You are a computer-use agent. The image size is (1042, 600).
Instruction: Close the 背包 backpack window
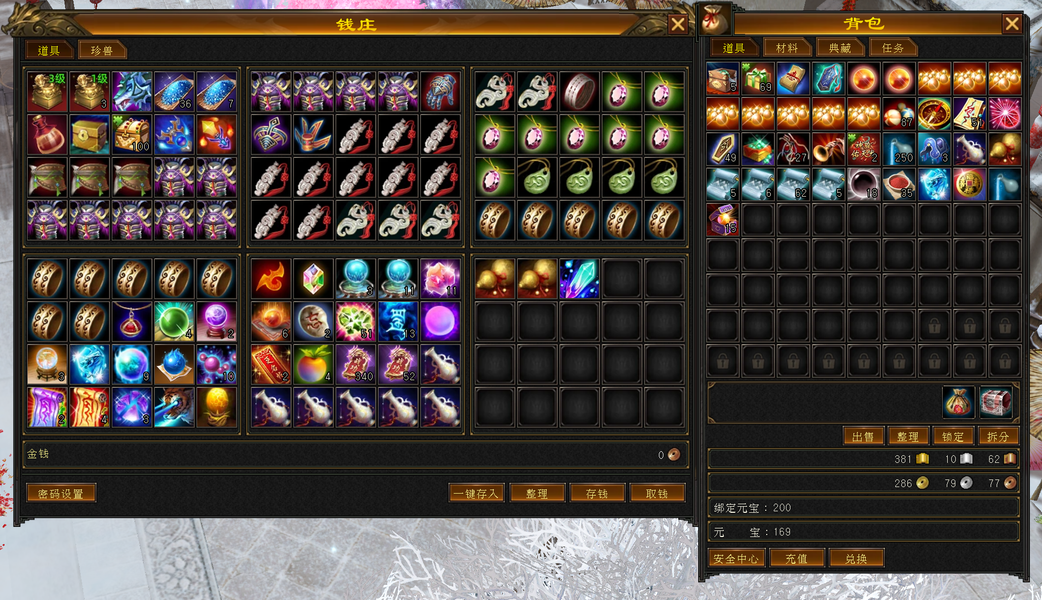click(1012, 24)
